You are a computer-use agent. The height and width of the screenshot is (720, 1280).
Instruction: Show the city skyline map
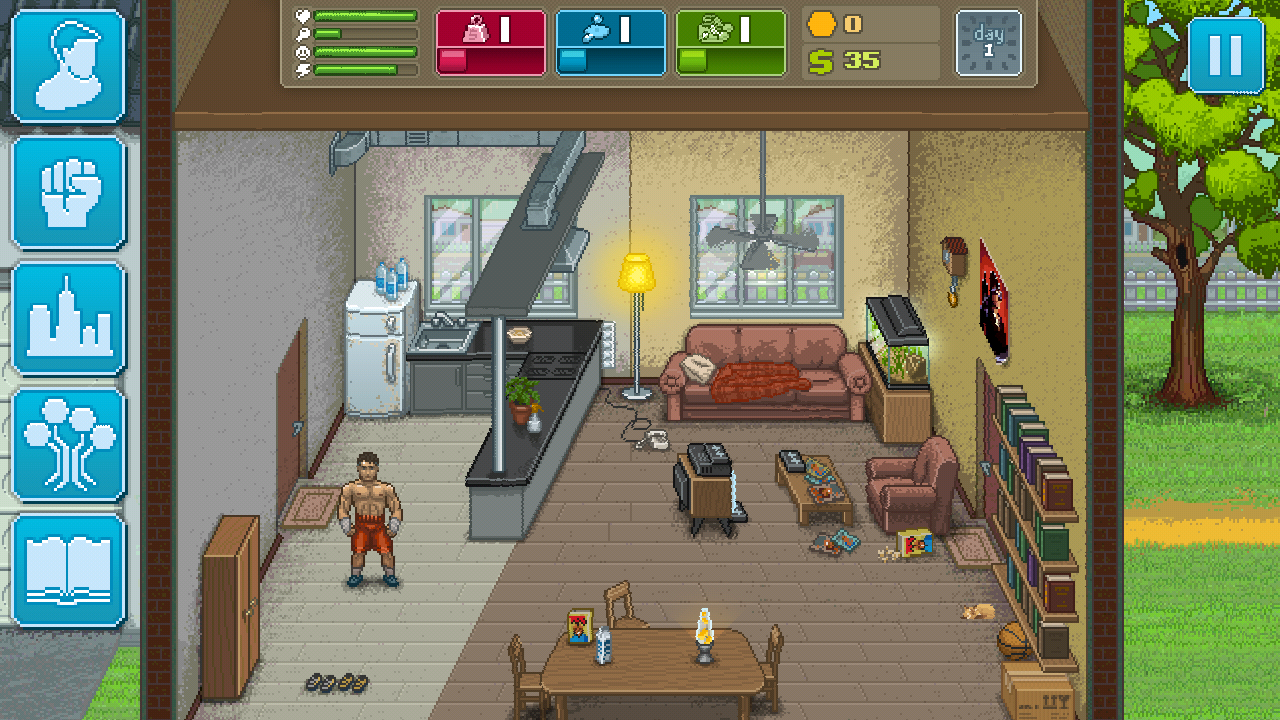[x=68, y=318]
